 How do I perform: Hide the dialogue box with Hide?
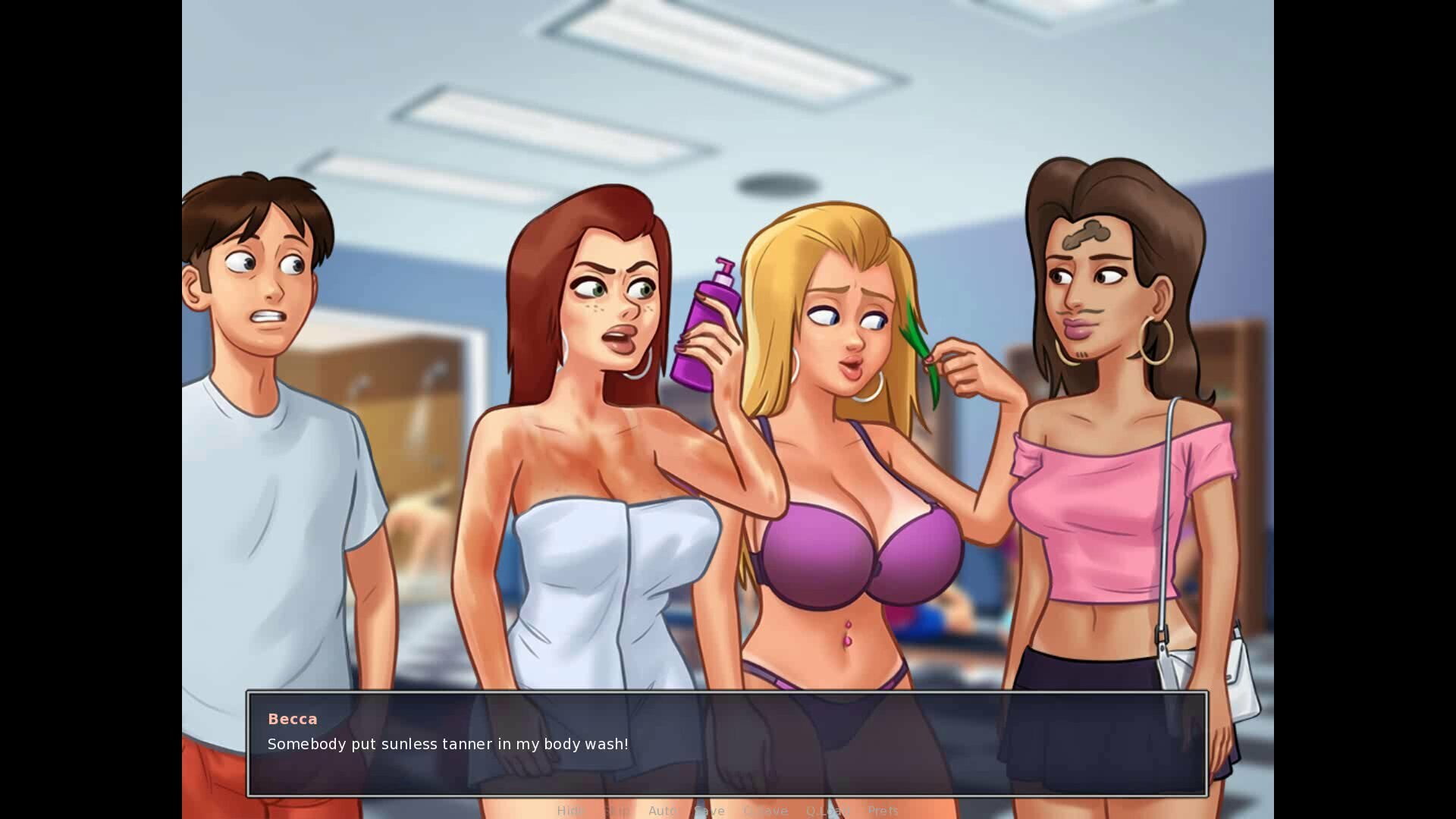[570, 811]
